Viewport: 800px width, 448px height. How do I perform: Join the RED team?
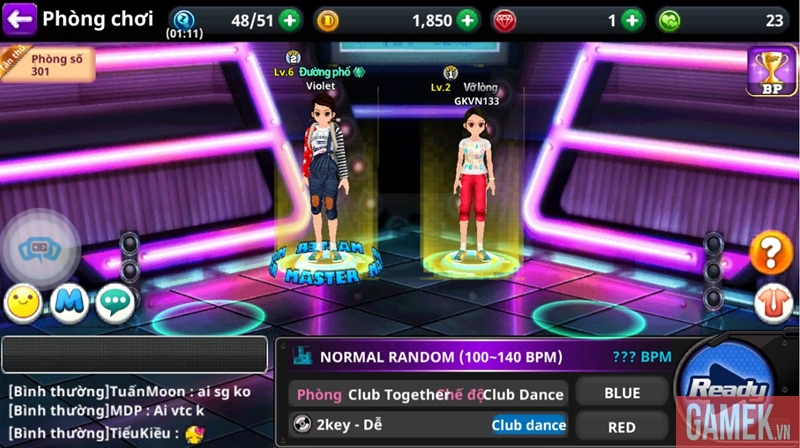tap(622, 427)
